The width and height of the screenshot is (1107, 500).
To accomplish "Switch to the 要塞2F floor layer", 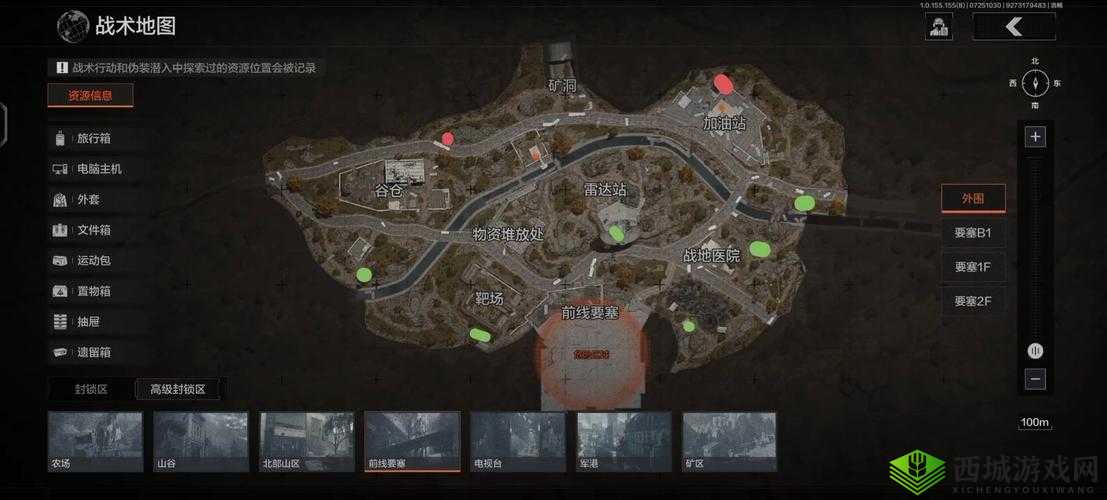I will coord(973,301).
